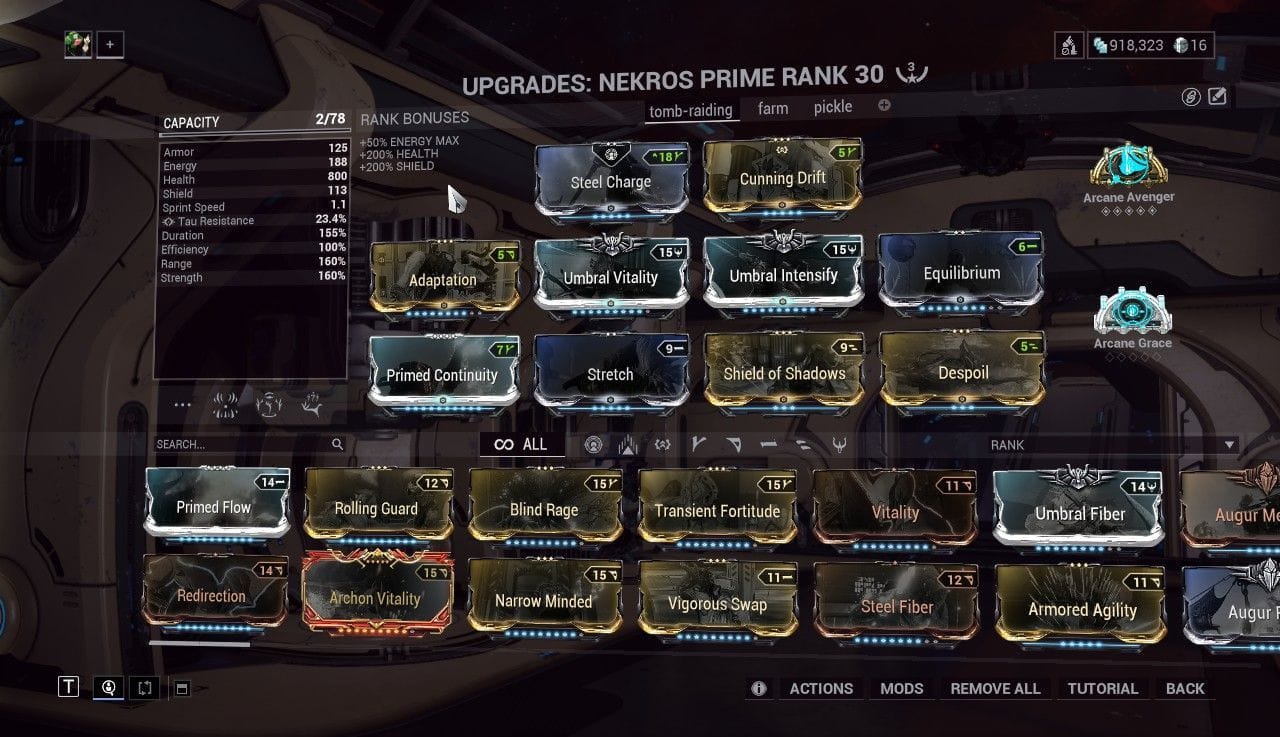Screen dimensions: 1280x737
Task: Filter mods by Vazarin polarity symbol
Action: pos(734,444)
